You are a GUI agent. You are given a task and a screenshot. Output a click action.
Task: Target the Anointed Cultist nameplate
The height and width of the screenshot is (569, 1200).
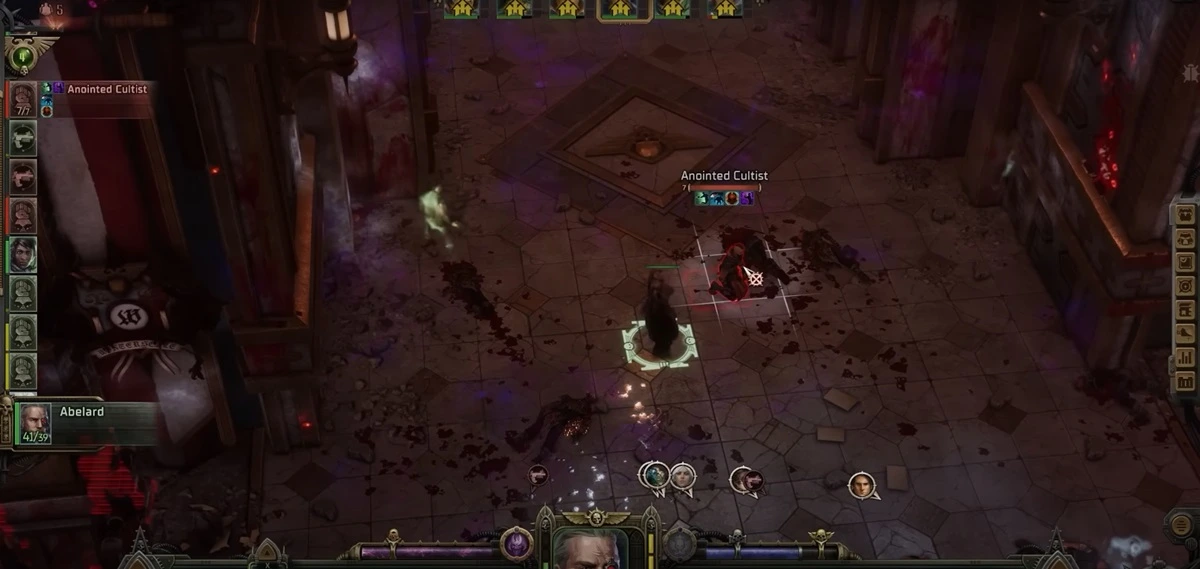[724, 176]
